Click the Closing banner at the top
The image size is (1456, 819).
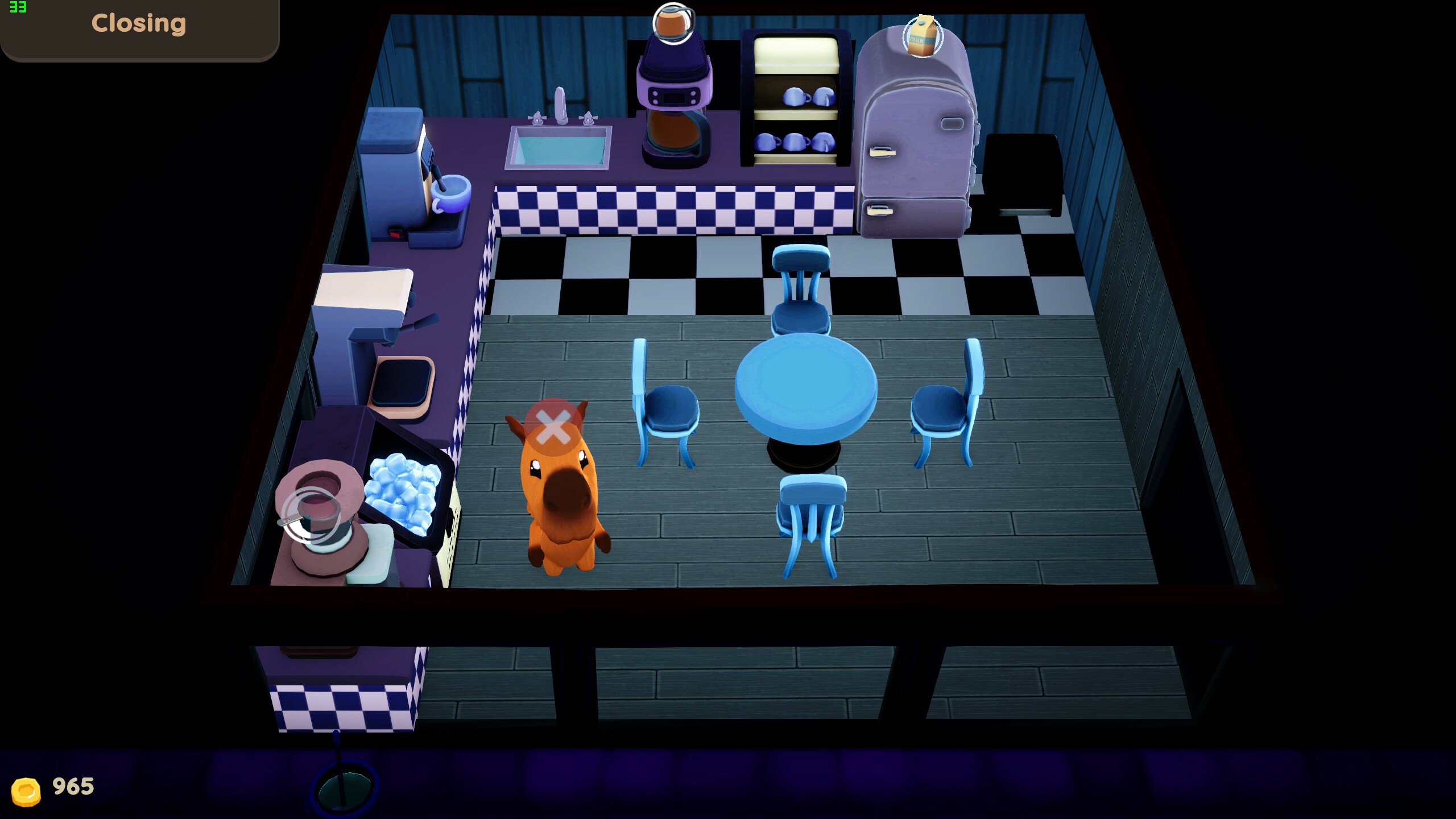pyautogui.click(x=138, y=24)
